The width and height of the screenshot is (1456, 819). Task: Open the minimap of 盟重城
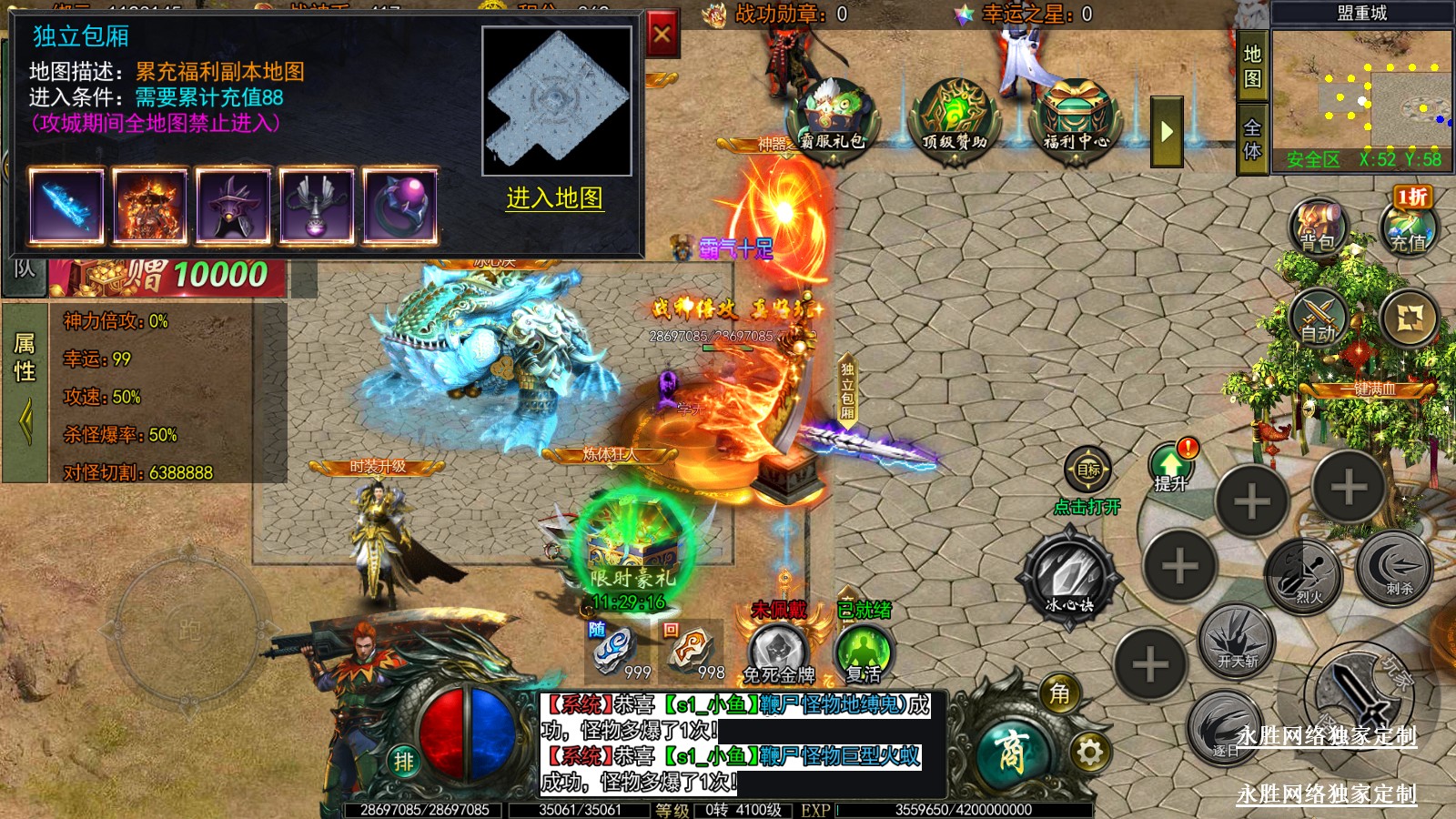[1361, 89]
